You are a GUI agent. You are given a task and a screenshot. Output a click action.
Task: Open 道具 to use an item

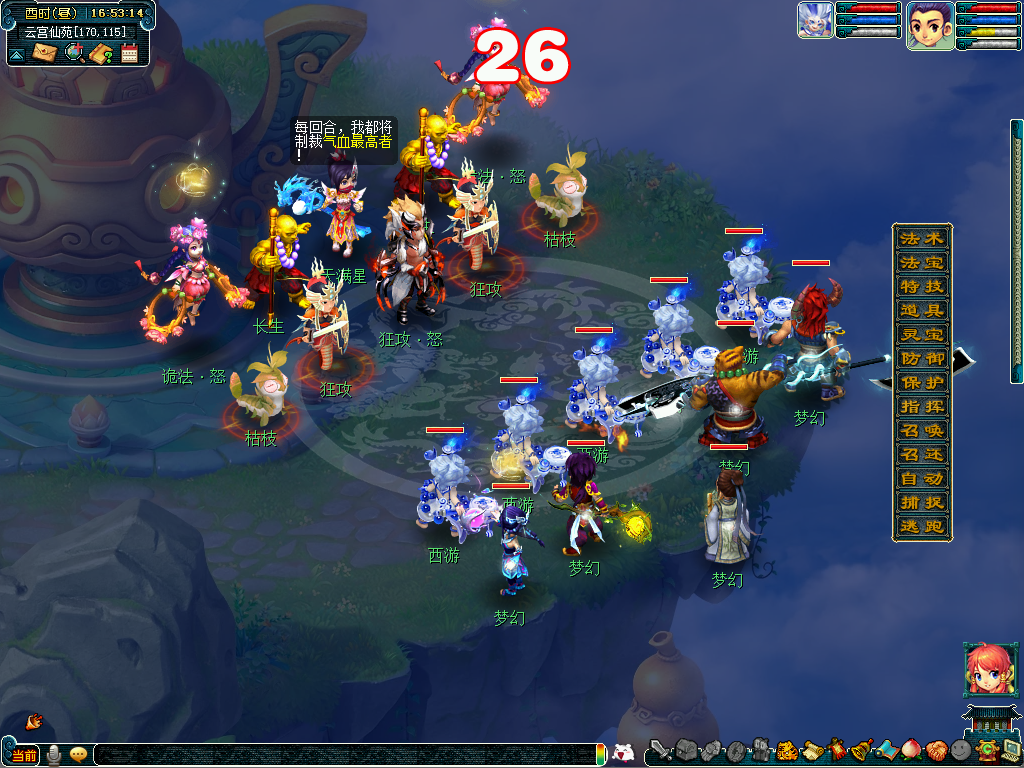coord(921,311)
